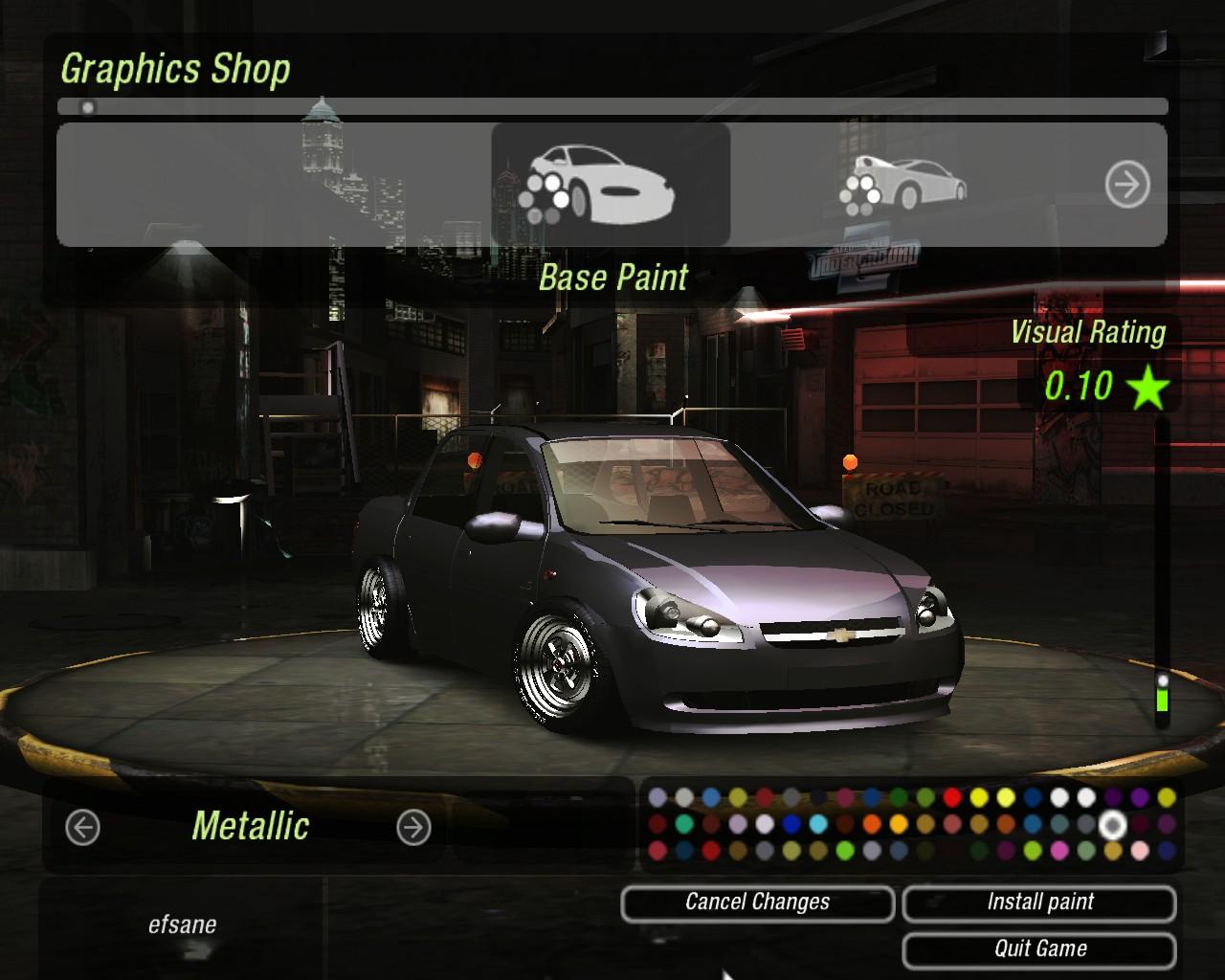Select the light pink paint swatch
This screenshot has height=980, width=1225.
pyautogui.click(x=1140, y=850)
